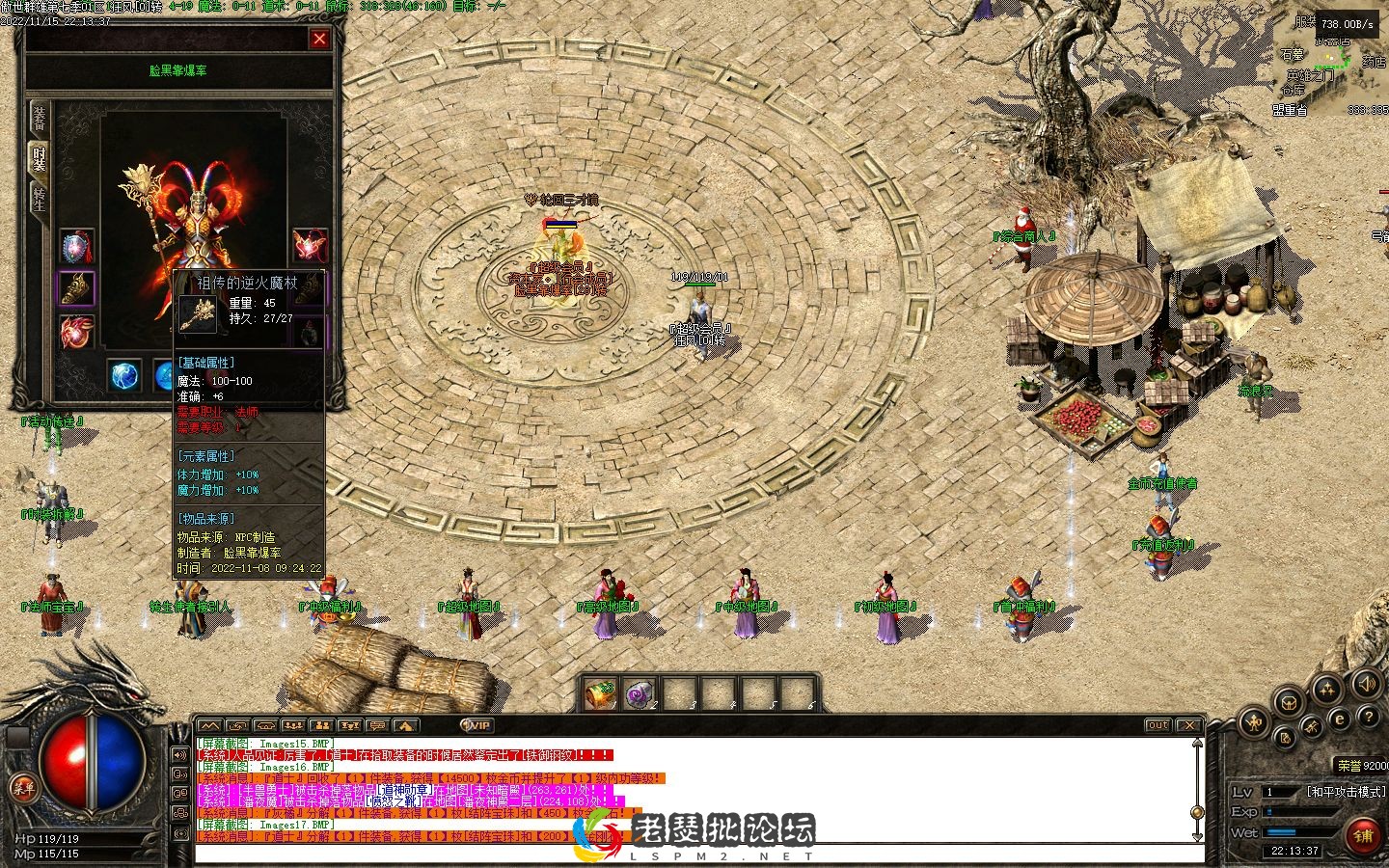This screenshot has height=868, width=1389.
Task: Open the 时装 fashion tab
Action: click(39, 158)
